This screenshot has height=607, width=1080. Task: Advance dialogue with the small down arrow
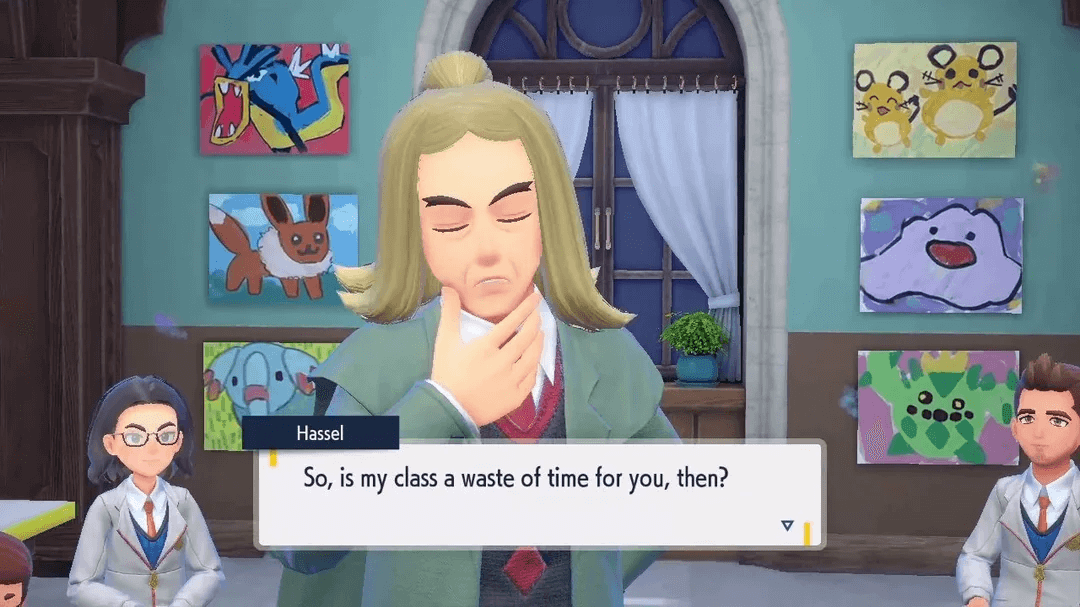tap(787, 526)
